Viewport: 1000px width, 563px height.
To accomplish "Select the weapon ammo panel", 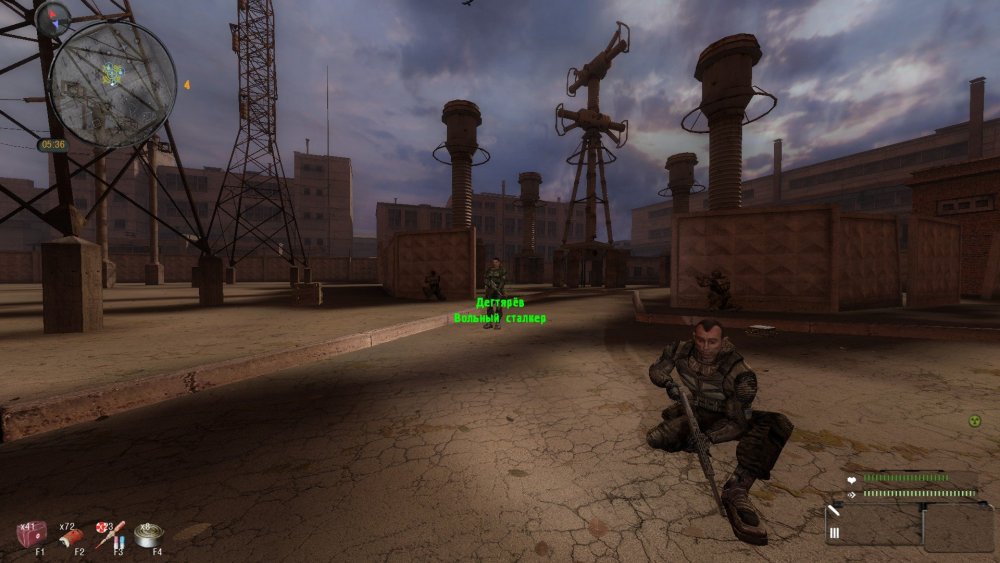I will tap(873, 526).
